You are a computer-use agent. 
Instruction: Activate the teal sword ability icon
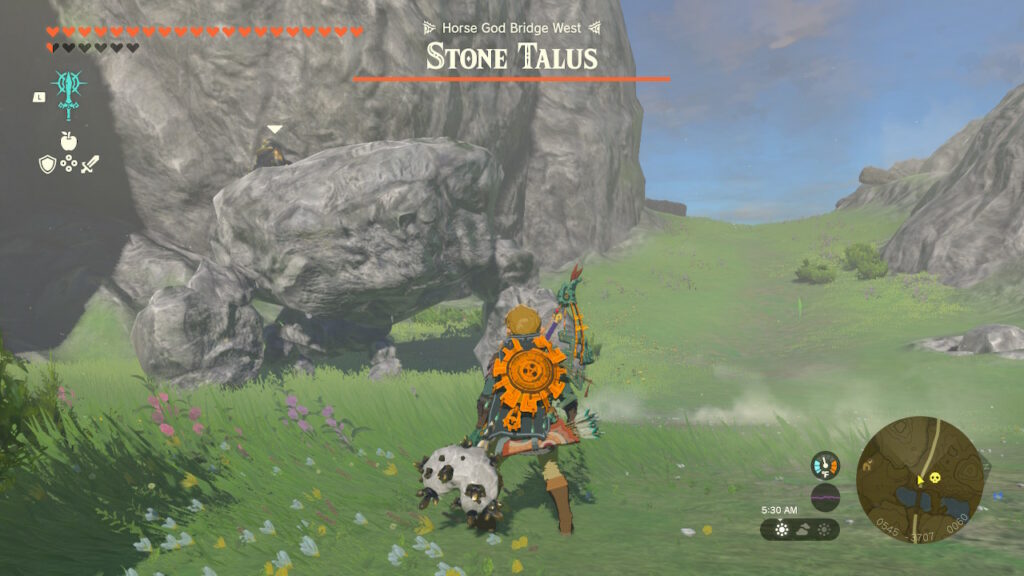pos(68,93)
